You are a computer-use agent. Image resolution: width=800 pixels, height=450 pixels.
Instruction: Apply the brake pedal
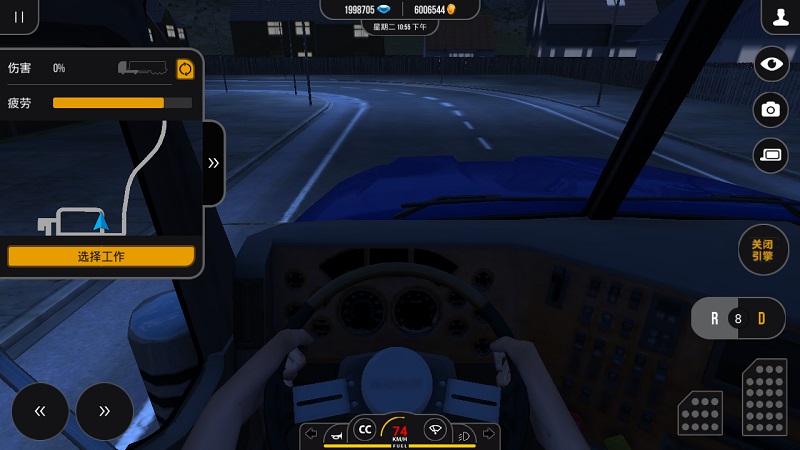pos(700,413)
